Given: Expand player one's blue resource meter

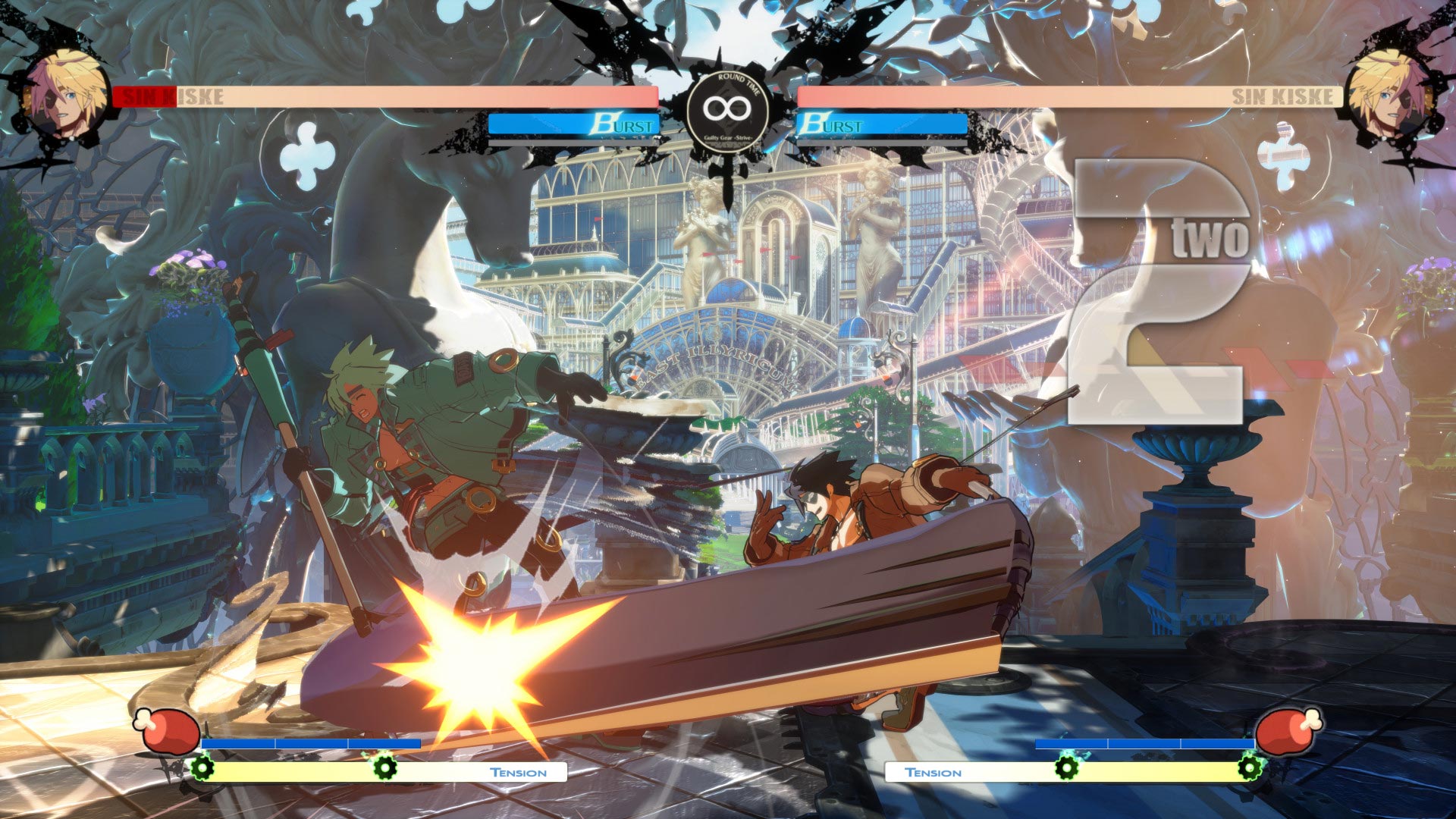Looking at the screenshot, I should 311,743.
